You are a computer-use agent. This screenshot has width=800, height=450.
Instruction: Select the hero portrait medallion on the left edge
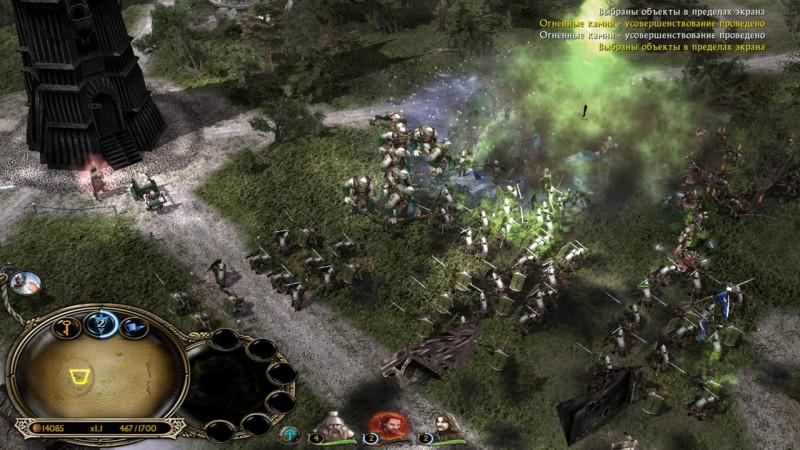coord(23,283)
